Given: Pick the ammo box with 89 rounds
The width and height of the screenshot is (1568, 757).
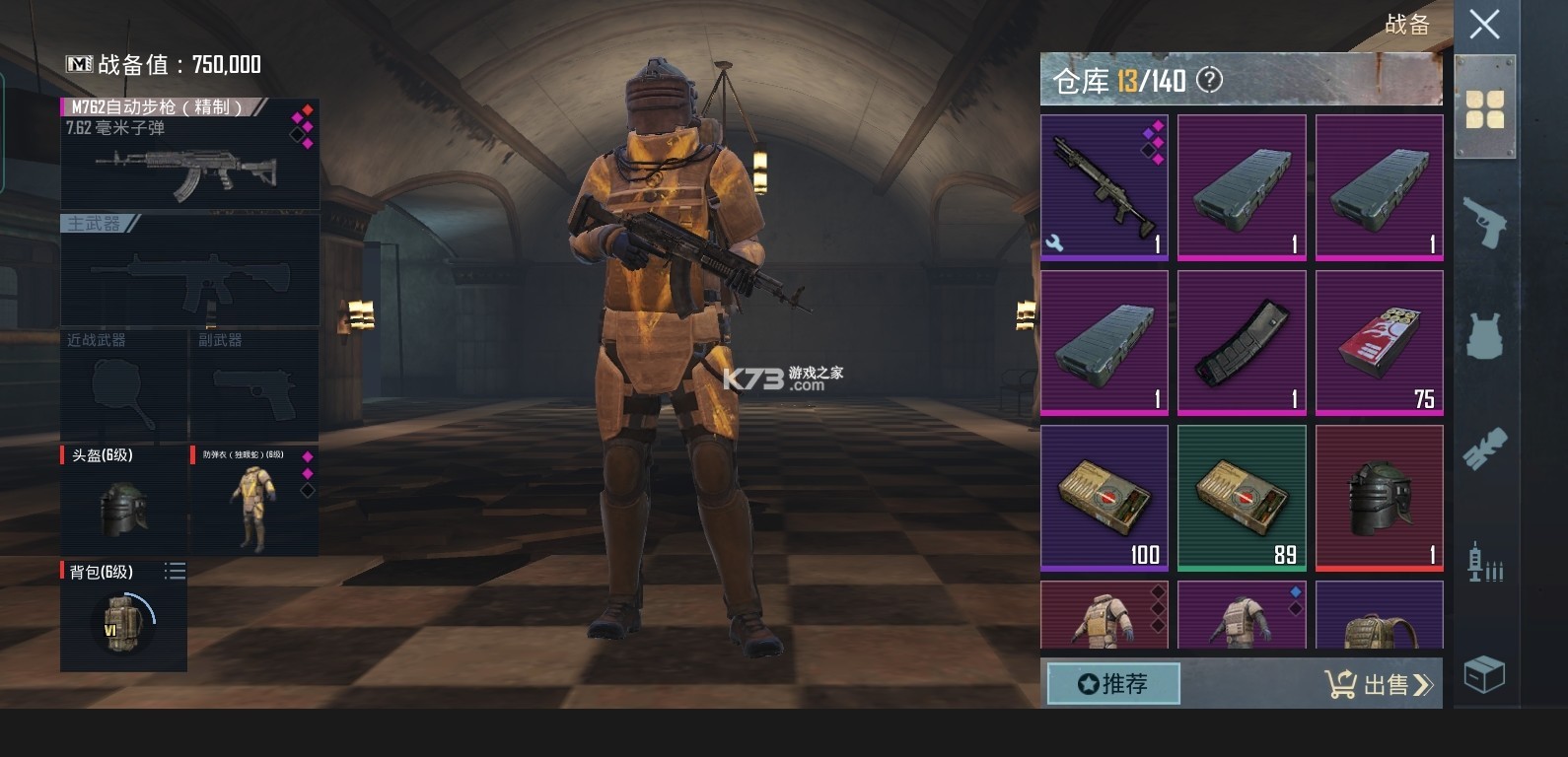Looking at the screenshot, I should 1242,497.
